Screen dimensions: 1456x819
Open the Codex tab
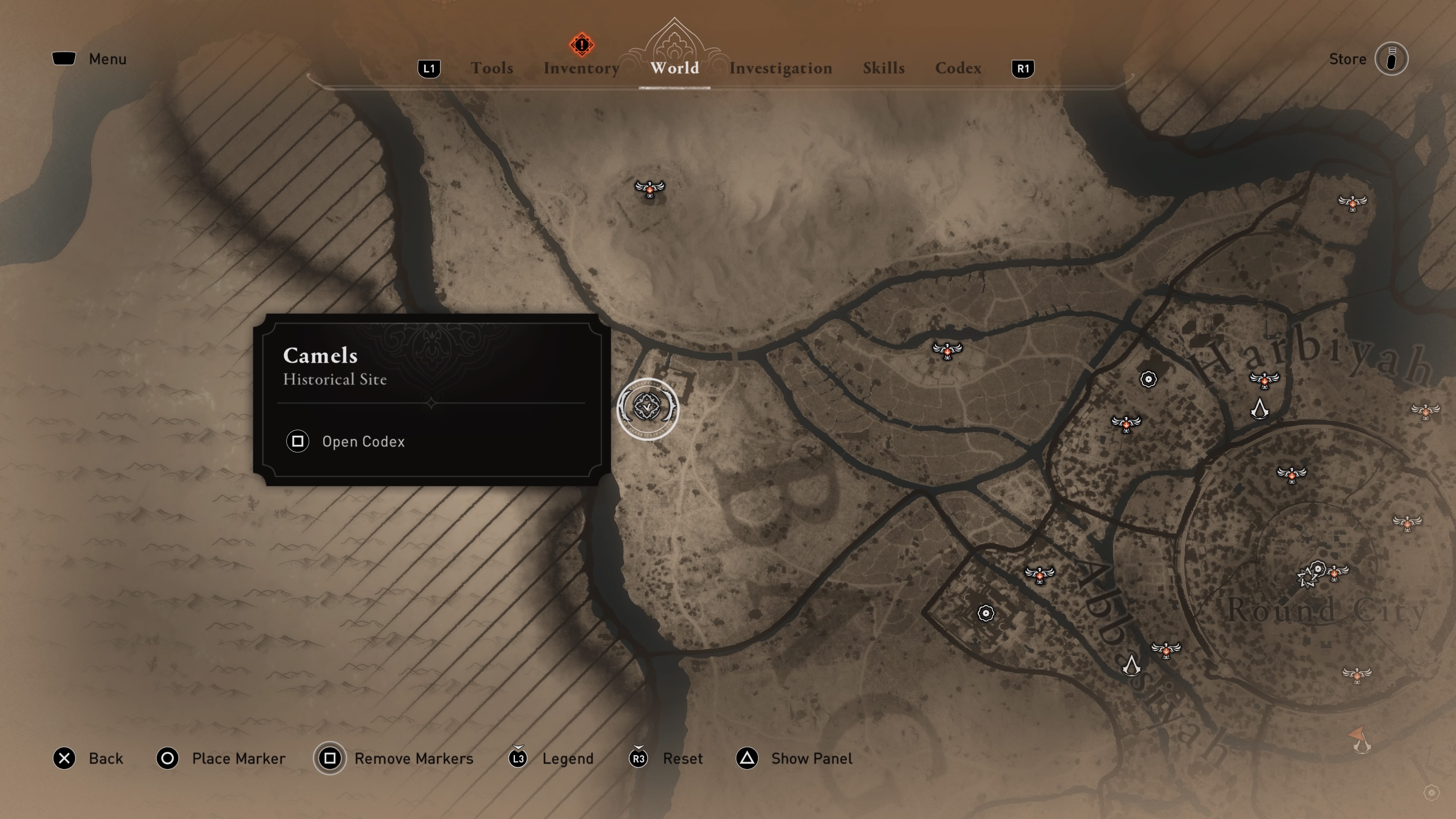[958, 68]
